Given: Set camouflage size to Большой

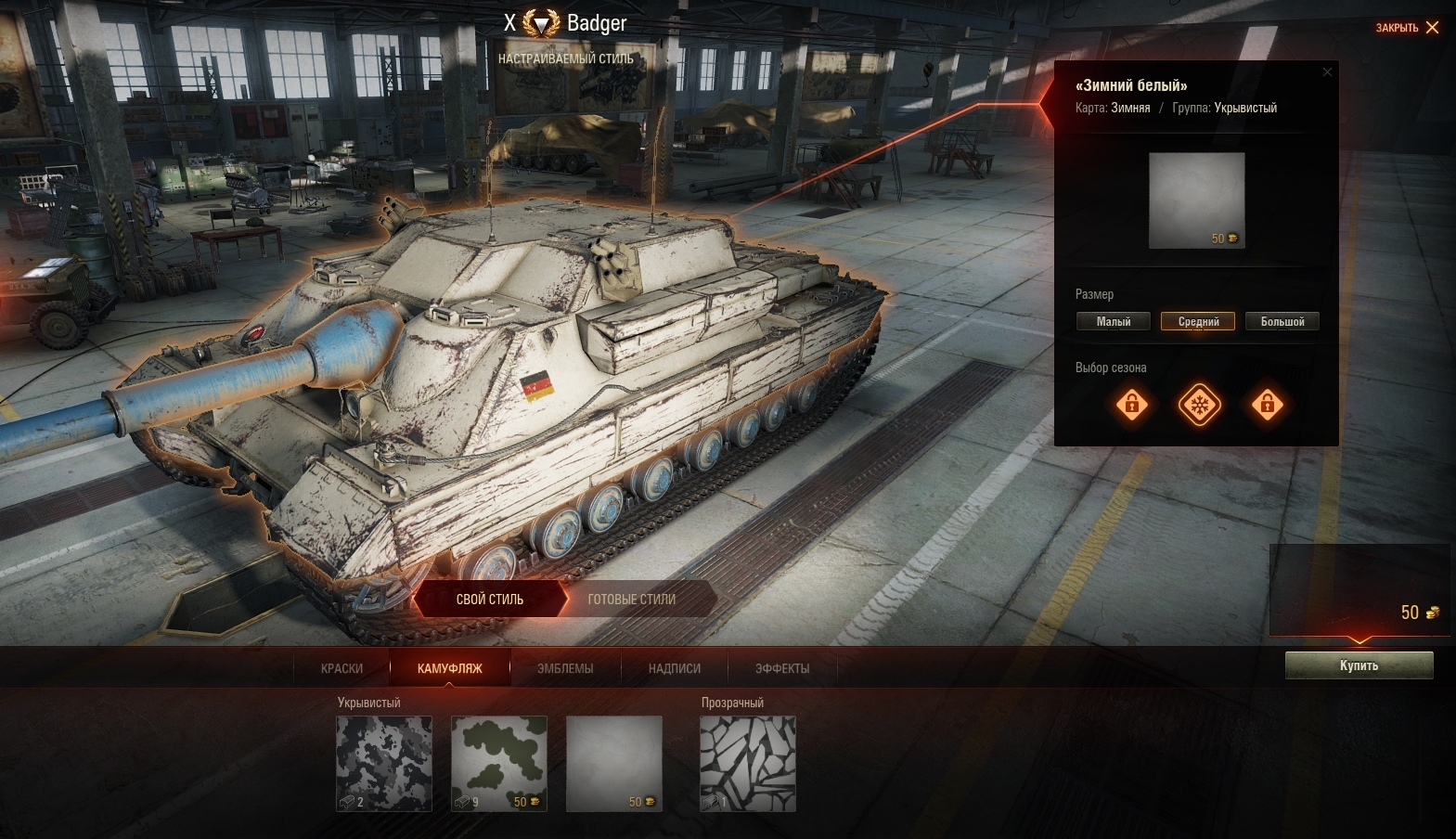Looking at the screenshot, I should (x=1282, y=322).
